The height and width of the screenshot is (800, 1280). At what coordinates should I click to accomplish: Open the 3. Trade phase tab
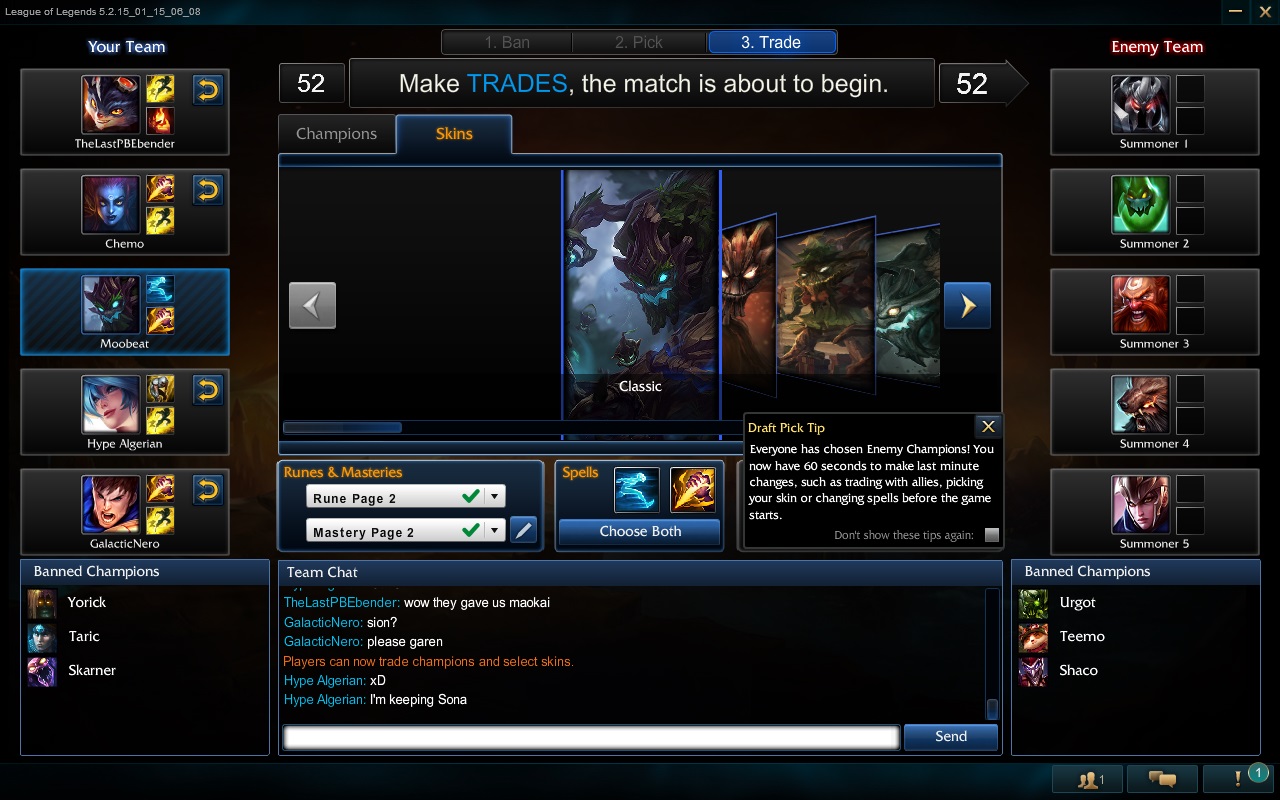tap(771, 41)
